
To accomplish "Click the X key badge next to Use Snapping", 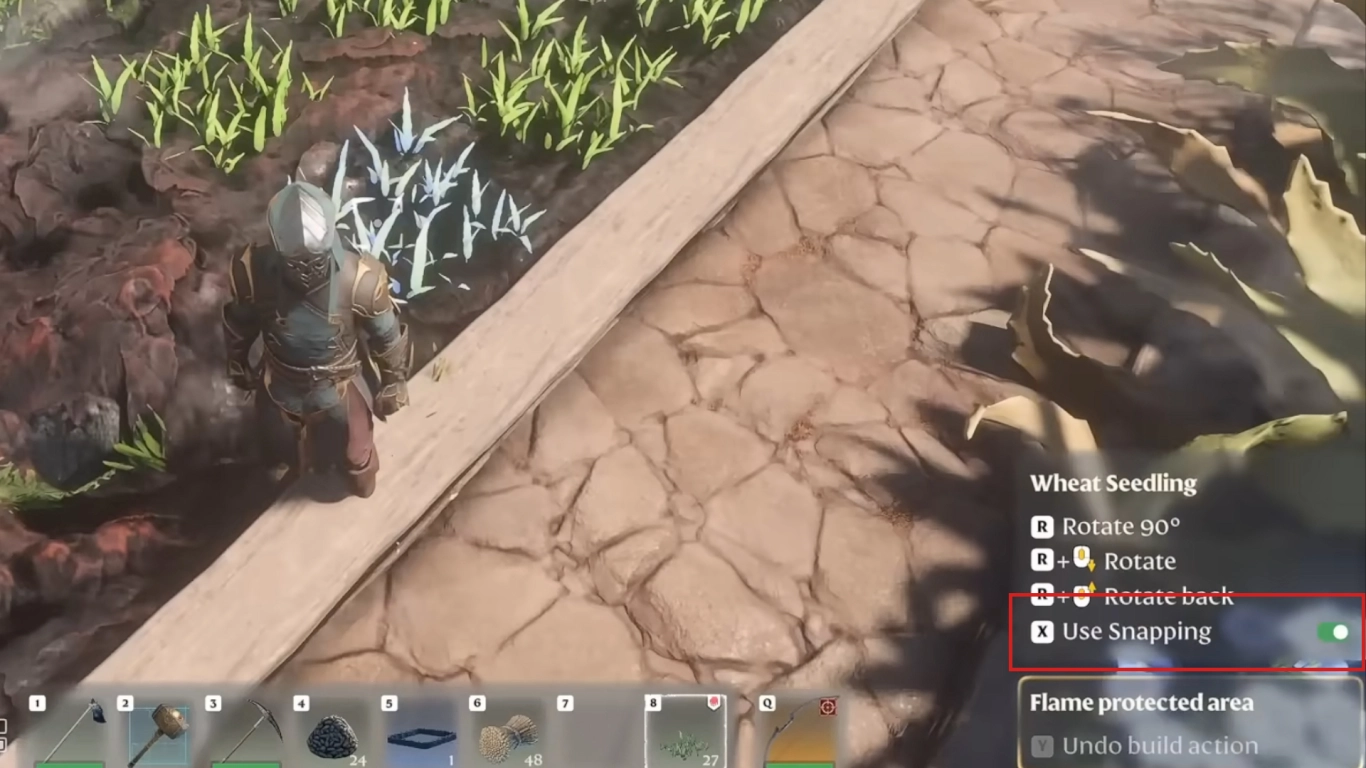I will point(1043,631).
